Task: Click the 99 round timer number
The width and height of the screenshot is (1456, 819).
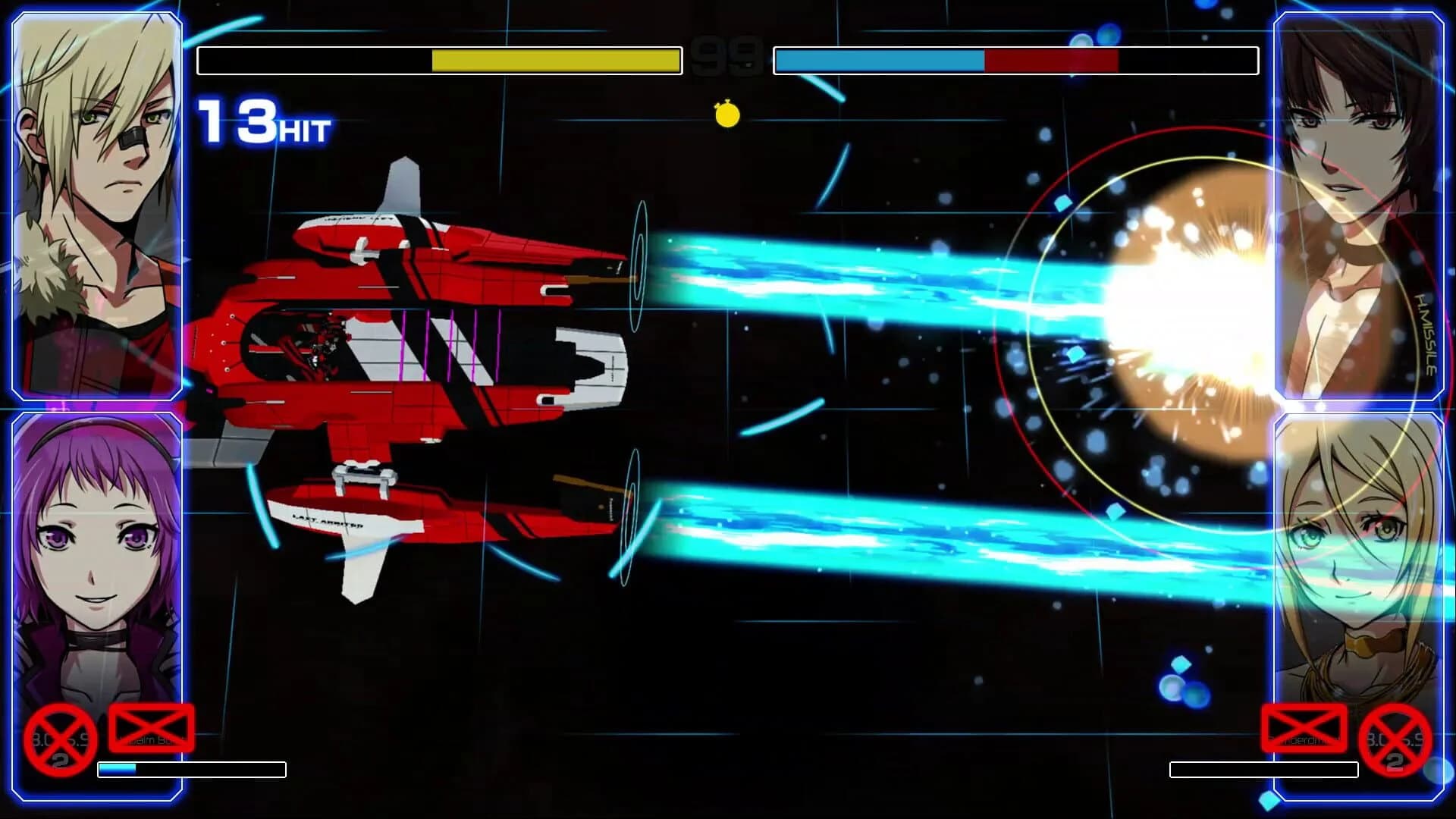Action: coord(726,57)
